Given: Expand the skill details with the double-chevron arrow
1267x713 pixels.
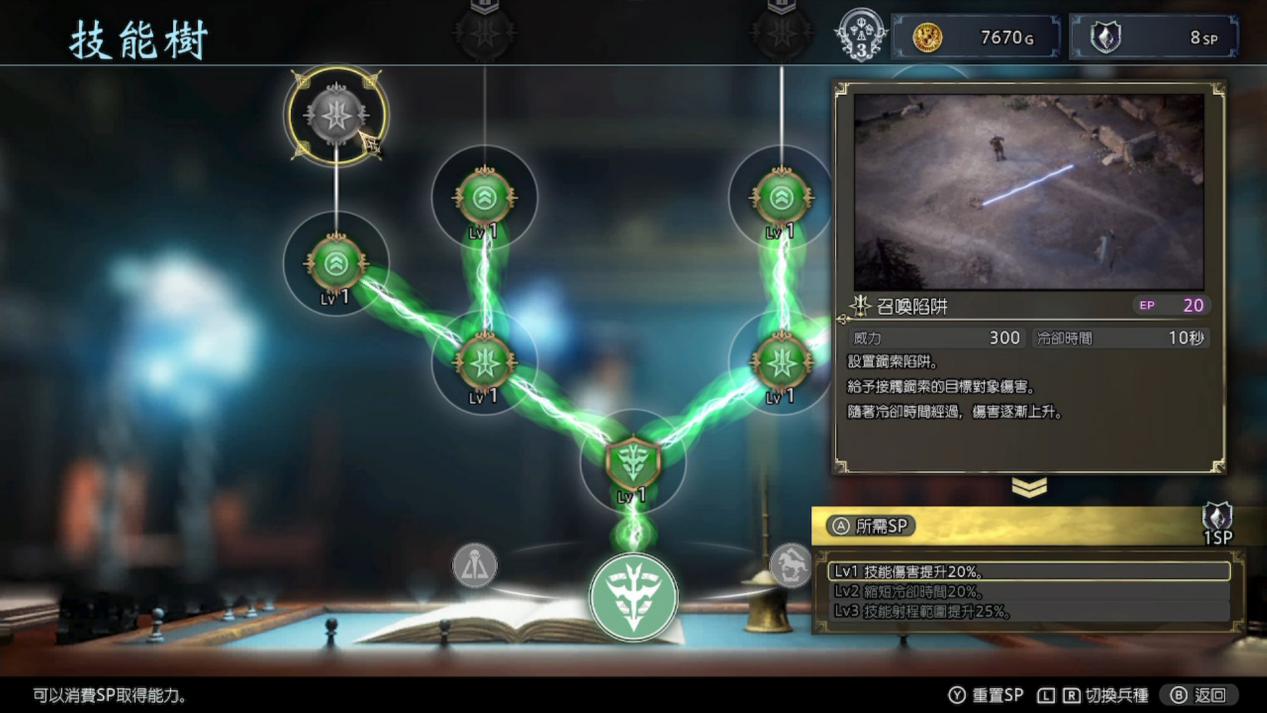Looking at the screenshot, I should [x=1029, y=487].
